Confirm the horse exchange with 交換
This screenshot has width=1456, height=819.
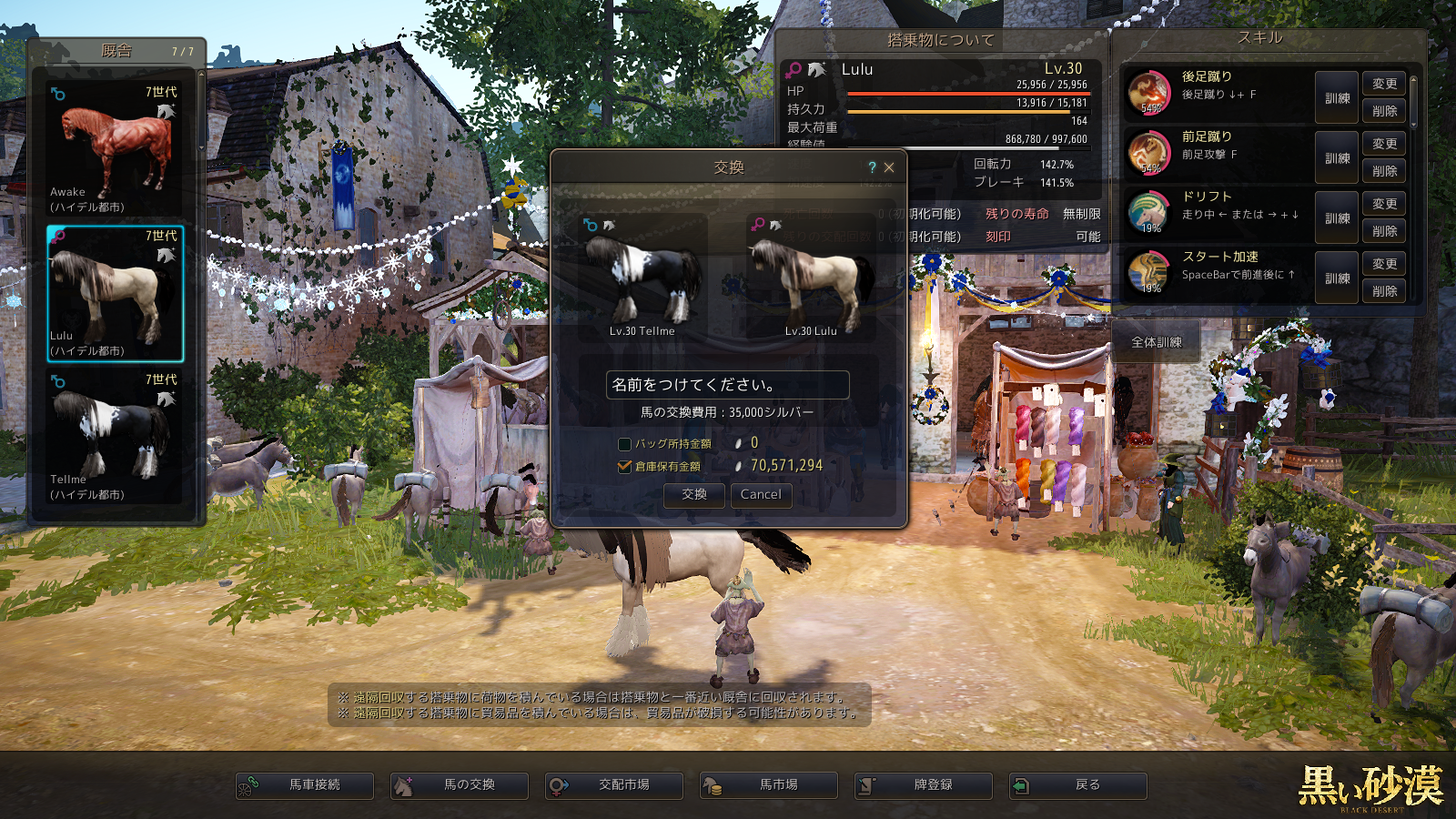pyautogui.click(x=694, y=494)
